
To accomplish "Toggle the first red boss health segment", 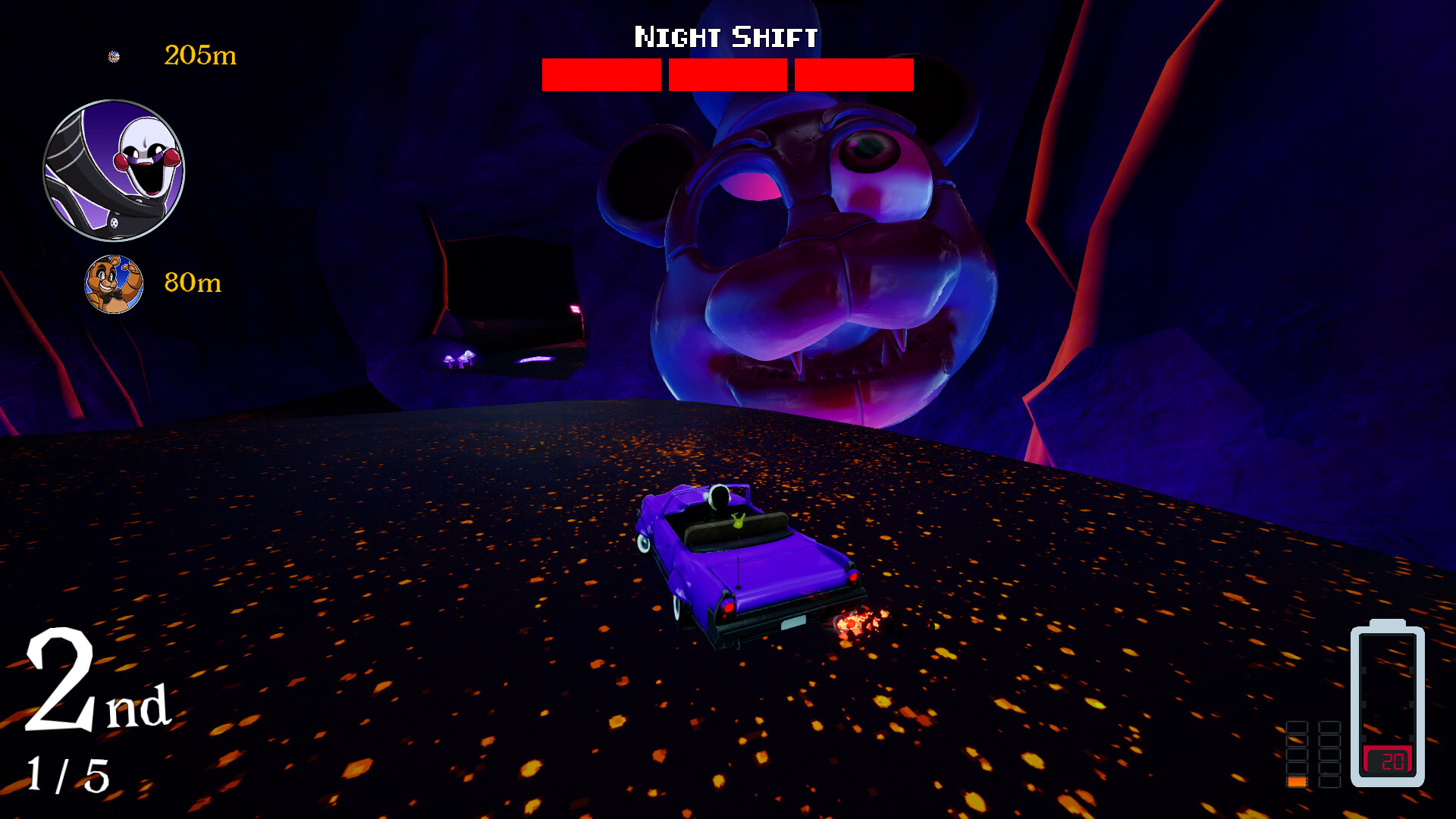I will [x=601, y=74].
